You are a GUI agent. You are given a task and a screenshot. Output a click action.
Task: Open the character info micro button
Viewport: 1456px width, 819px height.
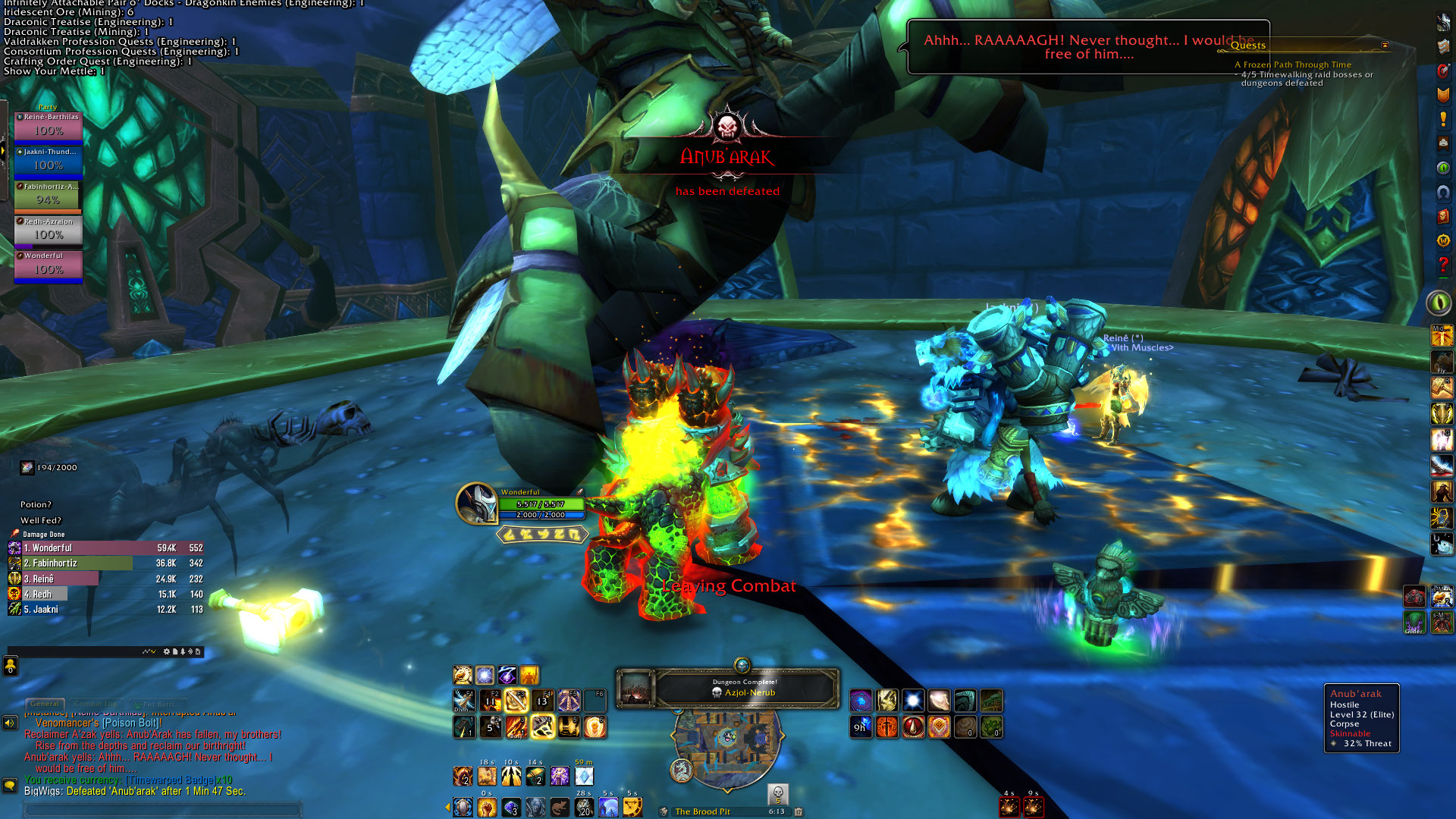1443,22
